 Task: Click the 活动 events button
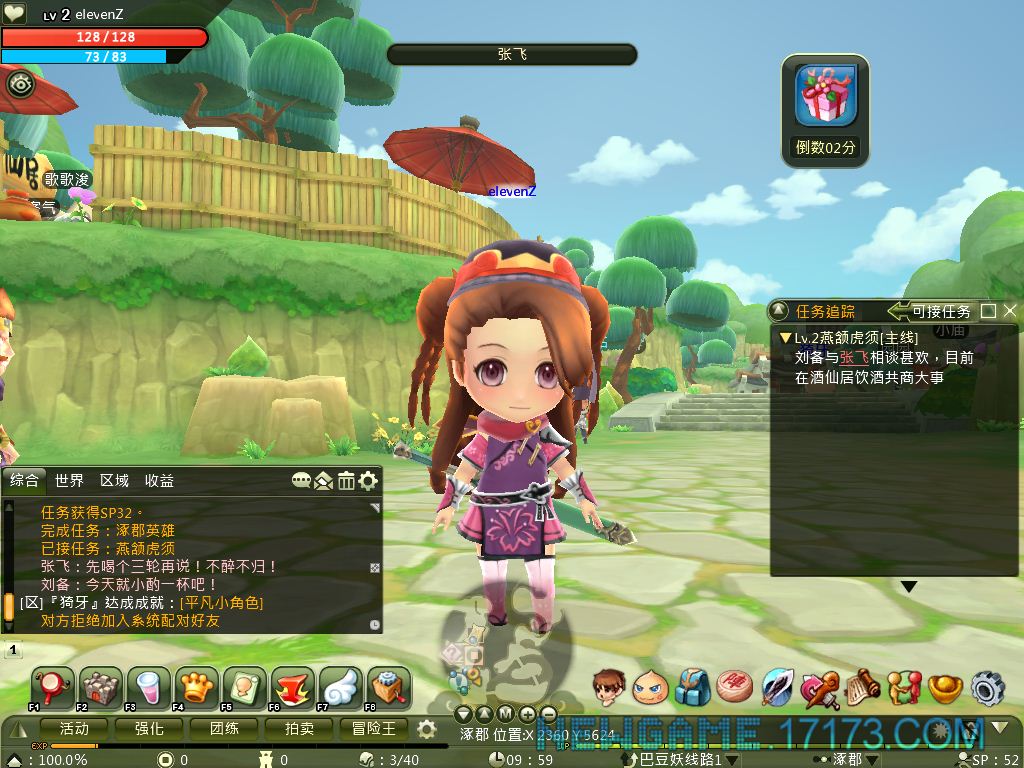[x=74, y=729]
